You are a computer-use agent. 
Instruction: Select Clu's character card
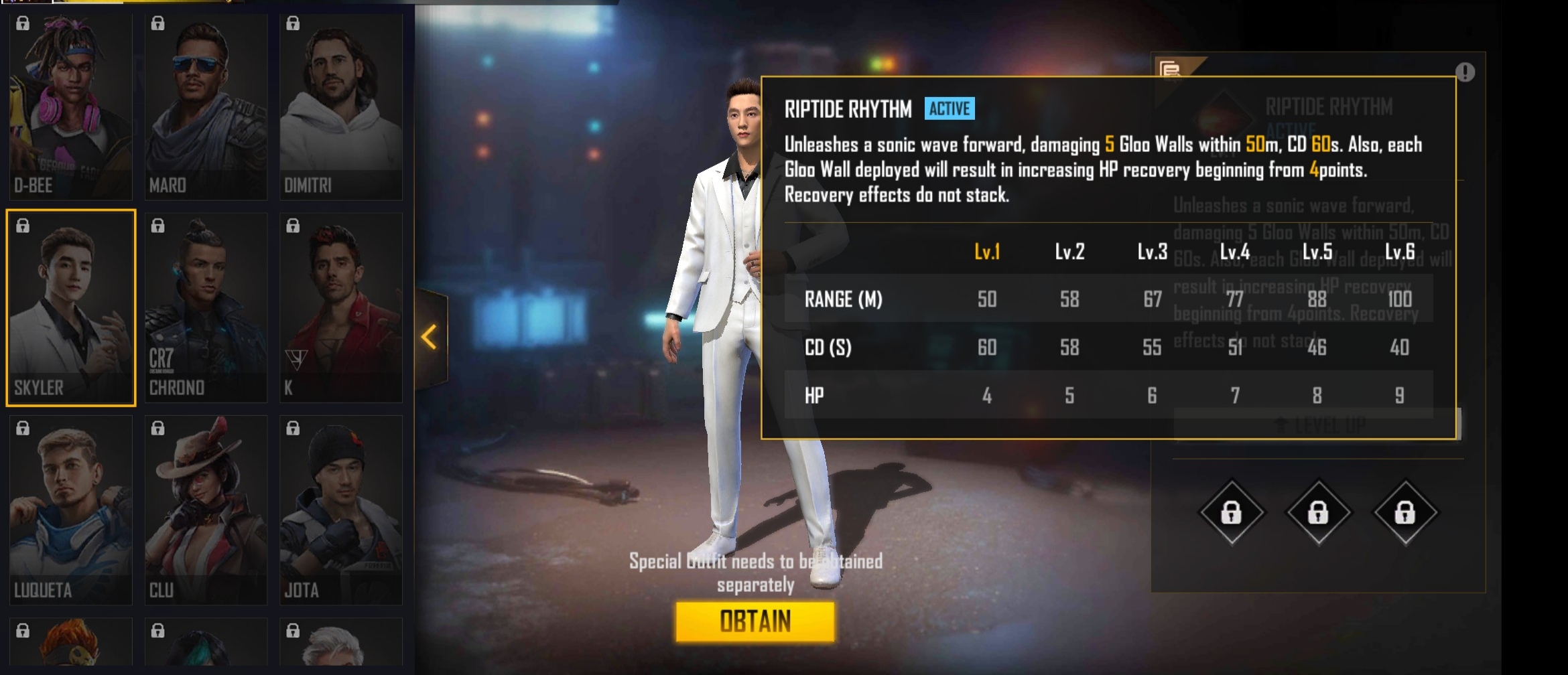206,510
